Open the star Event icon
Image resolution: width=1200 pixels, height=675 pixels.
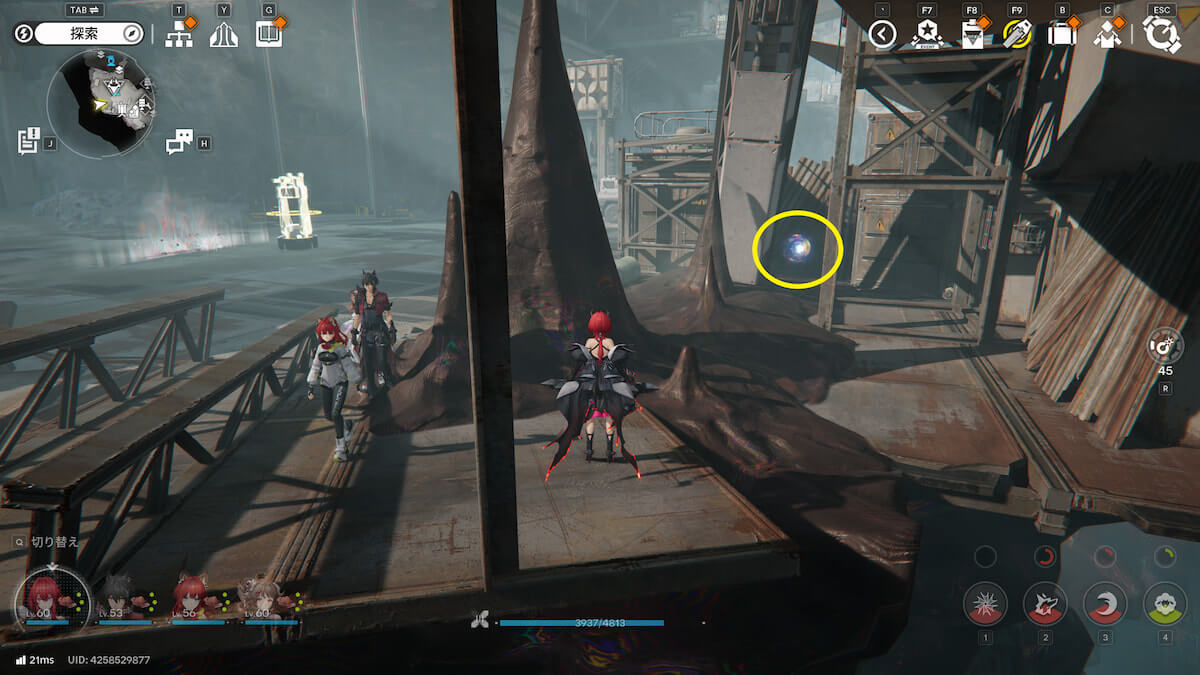click(x=927, y=35)
